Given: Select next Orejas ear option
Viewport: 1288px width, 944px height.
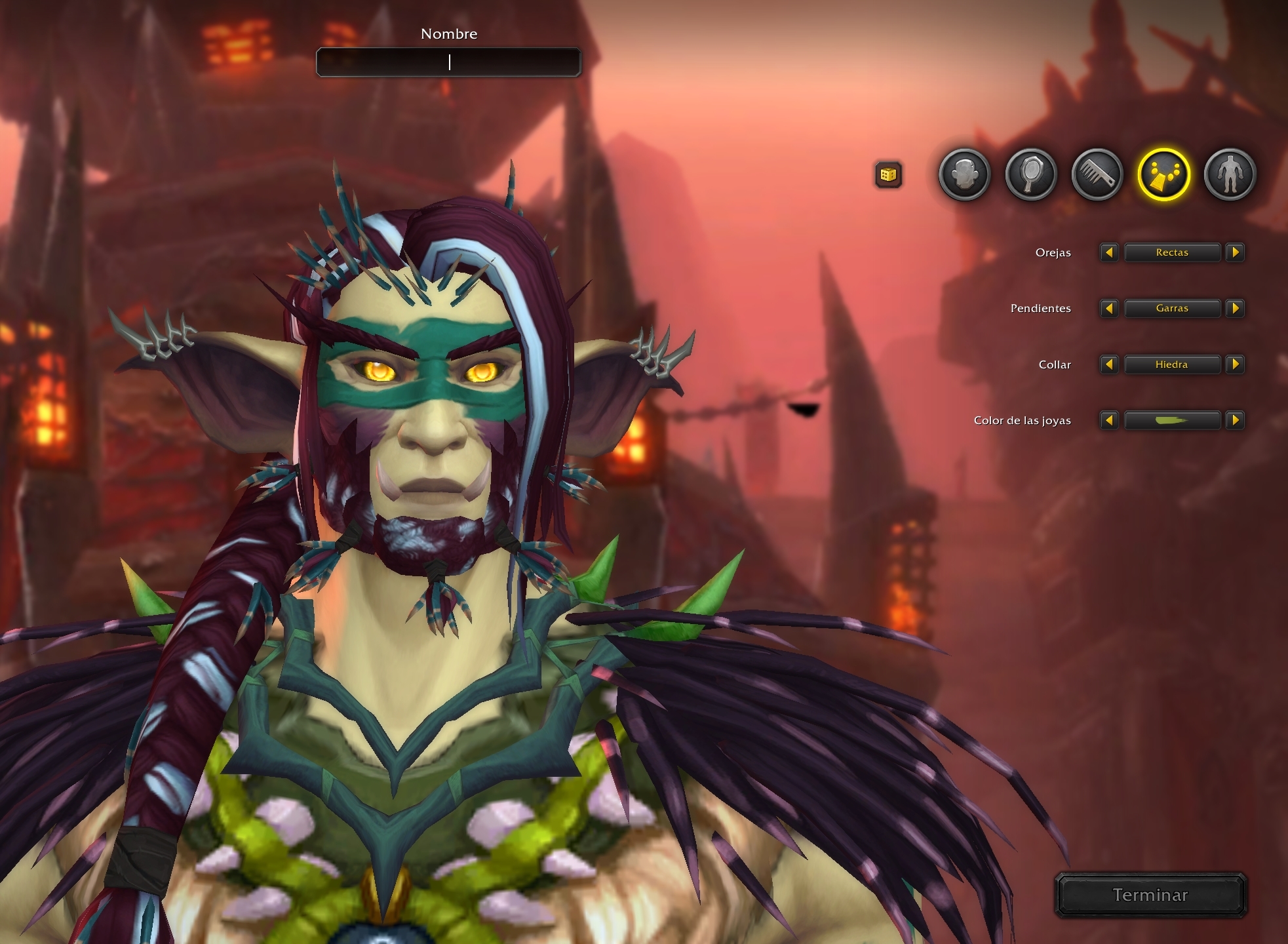Looking at the screenshot, I should click(x=1235, y=252).
